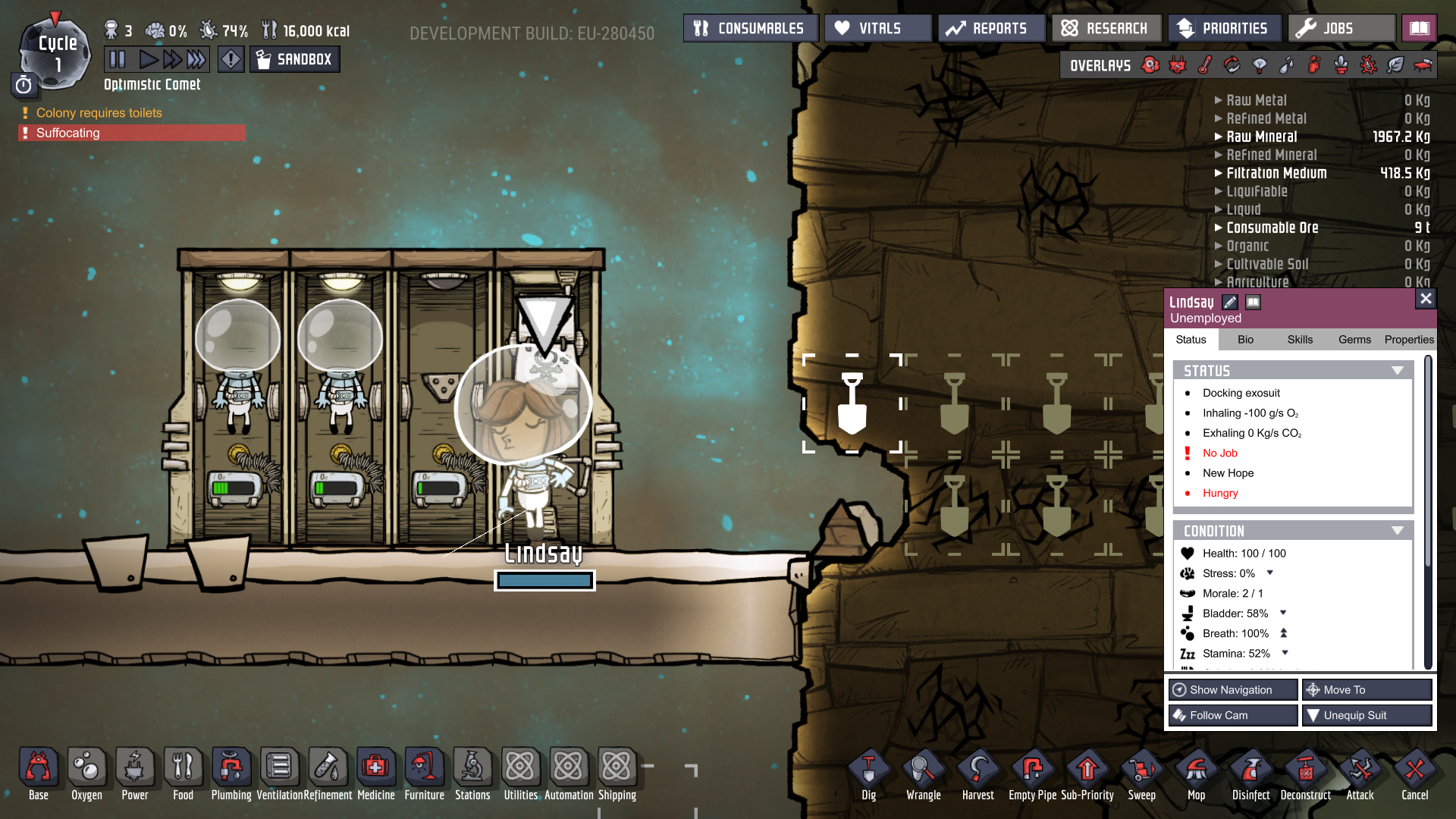This screenshot has height=819, width=1456.
Task: Switch to the Skills tab
Action: 1300,340
